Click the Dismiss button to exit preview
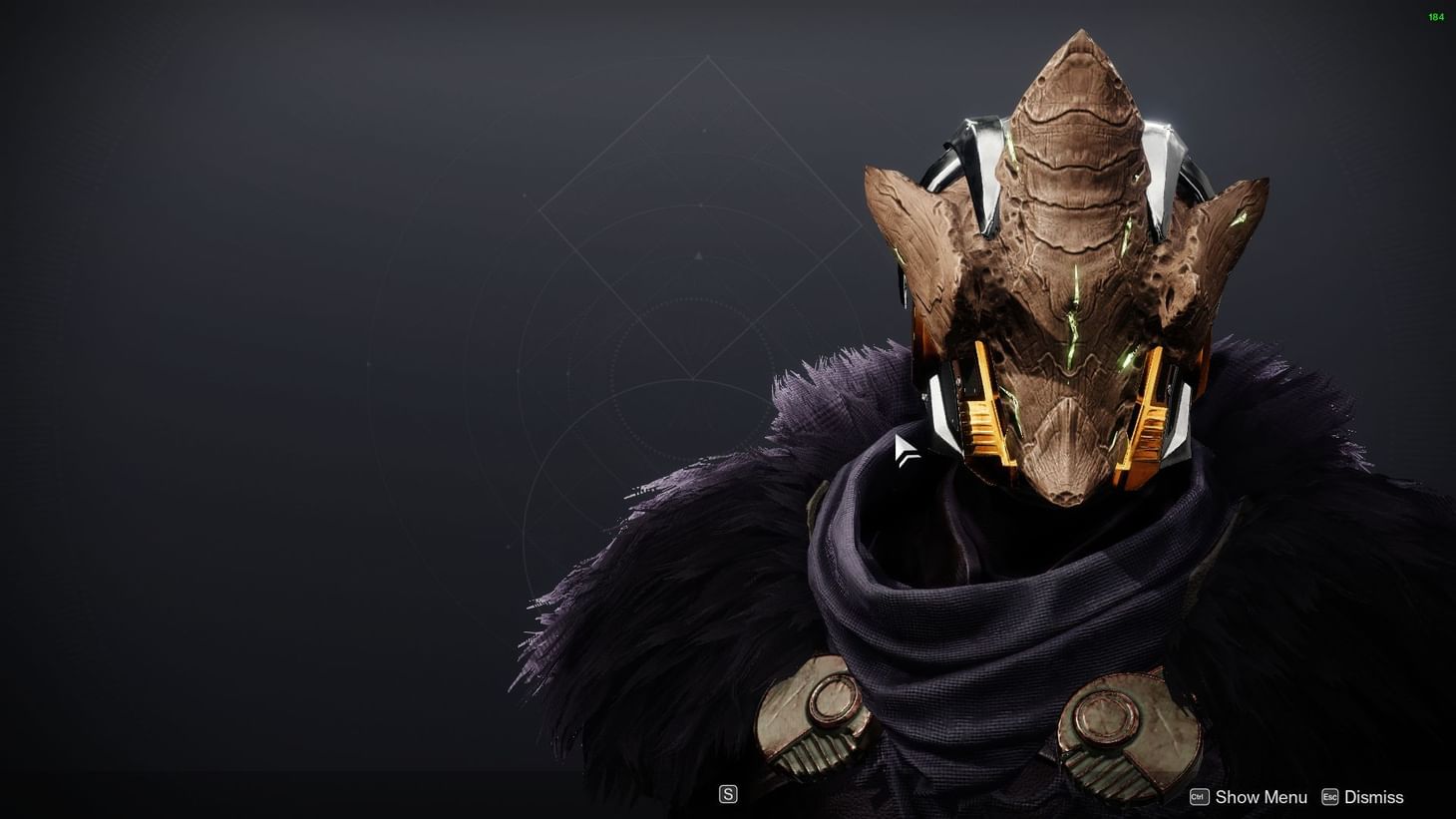This screenshot has width=1456, height=819. [1373, 796]
